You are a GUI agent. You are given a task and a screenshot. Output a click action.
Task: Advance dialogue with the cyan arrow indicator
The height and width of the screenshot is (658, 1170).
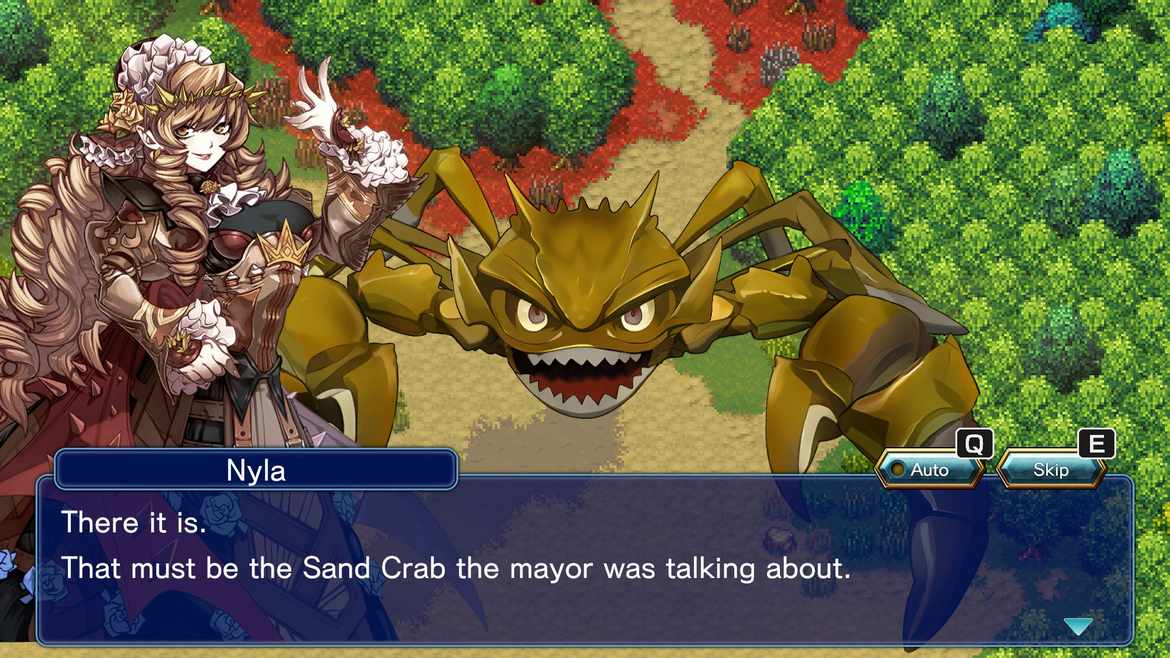(x=1078, y=626)
